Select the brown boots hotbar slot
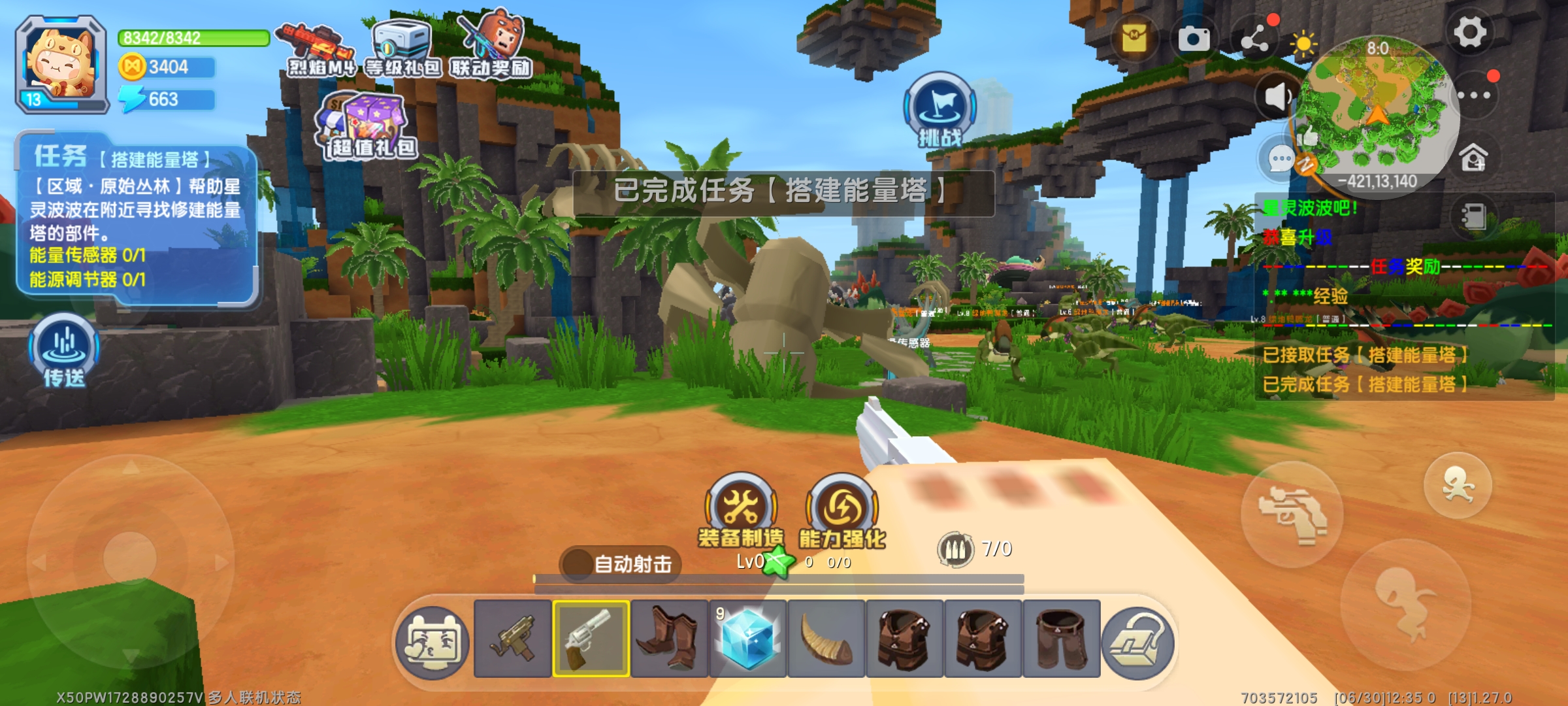1568x706 pixels. [x=670, y=639]
